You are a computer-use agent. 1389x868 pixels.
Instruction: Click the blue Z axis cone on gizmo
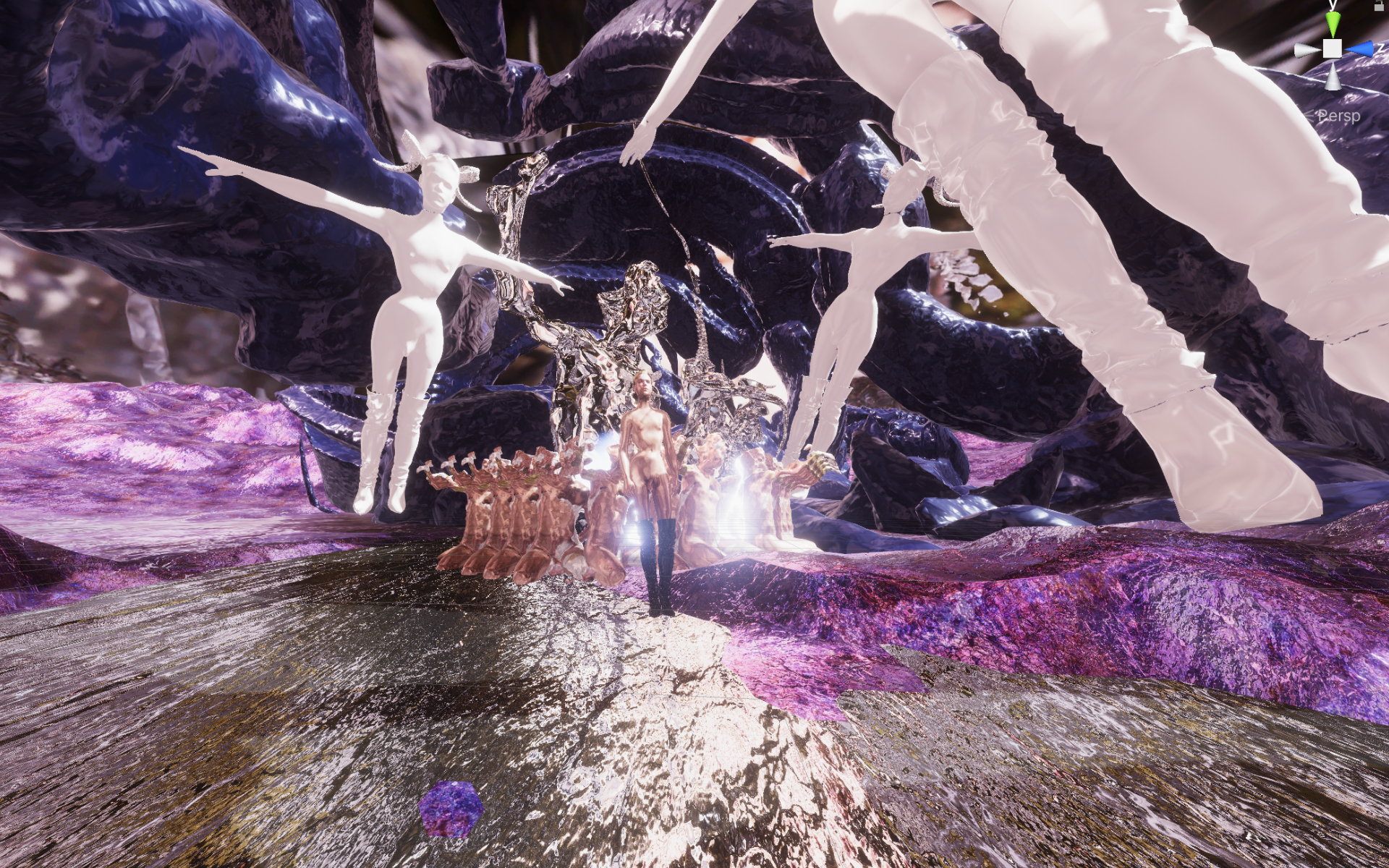pyautogui.click(x=1361, y=48)
